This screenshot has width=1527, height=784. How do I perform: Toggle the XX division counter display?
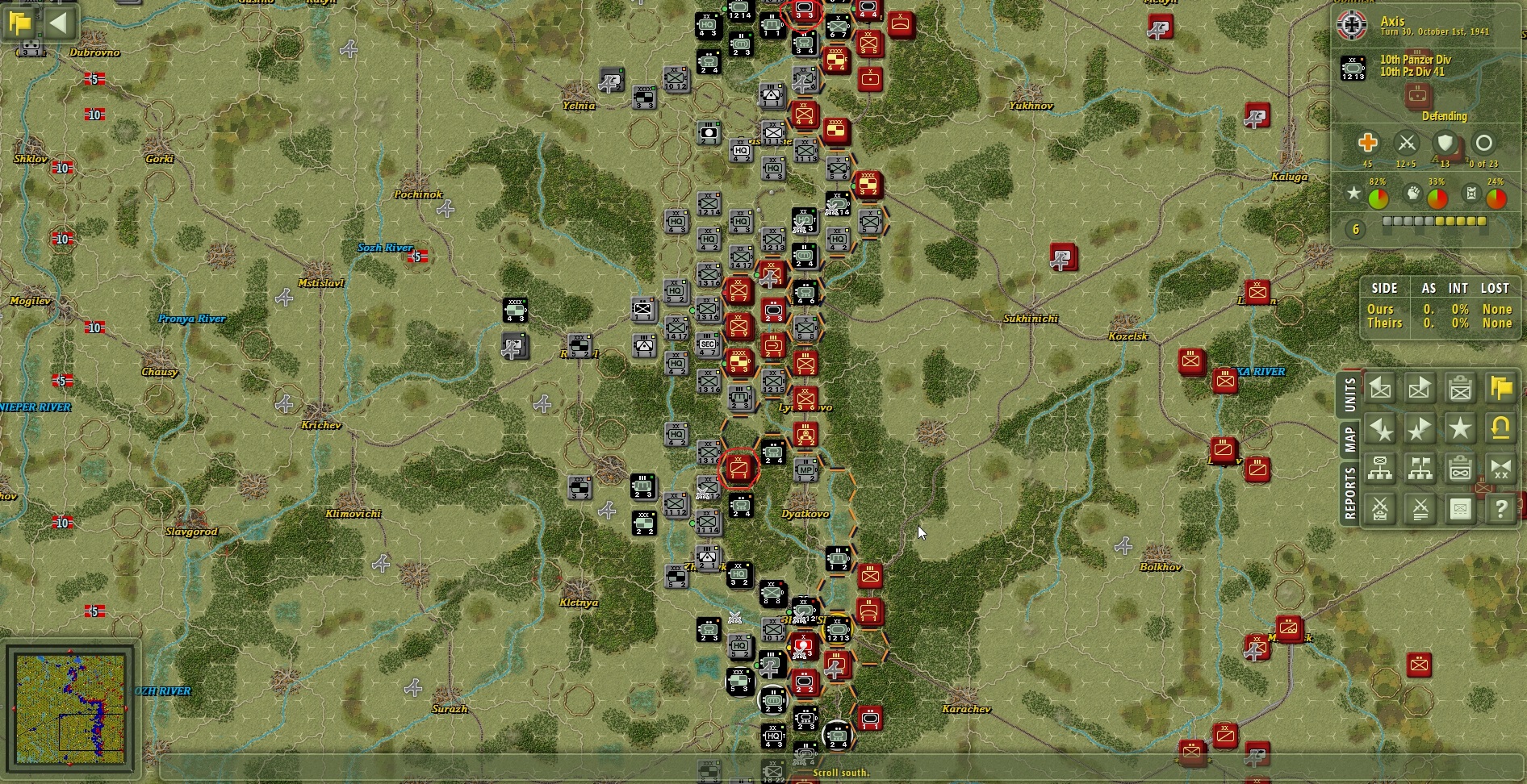(1501, 469)
